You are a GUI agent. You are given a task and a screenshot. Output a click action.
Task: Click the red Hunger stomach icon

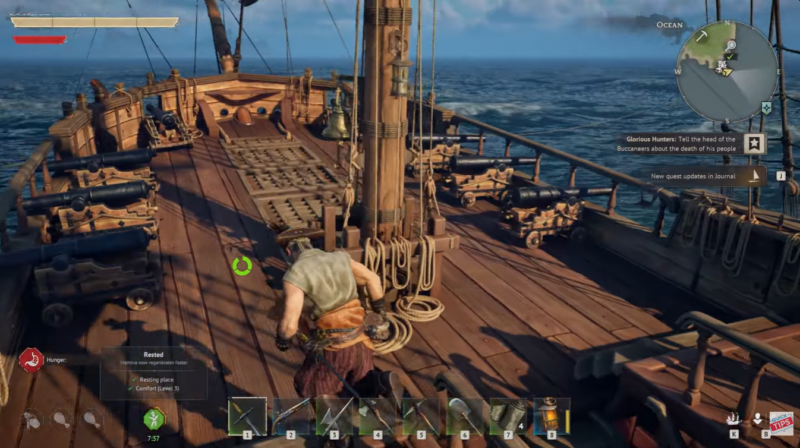(x=30, y=360)
